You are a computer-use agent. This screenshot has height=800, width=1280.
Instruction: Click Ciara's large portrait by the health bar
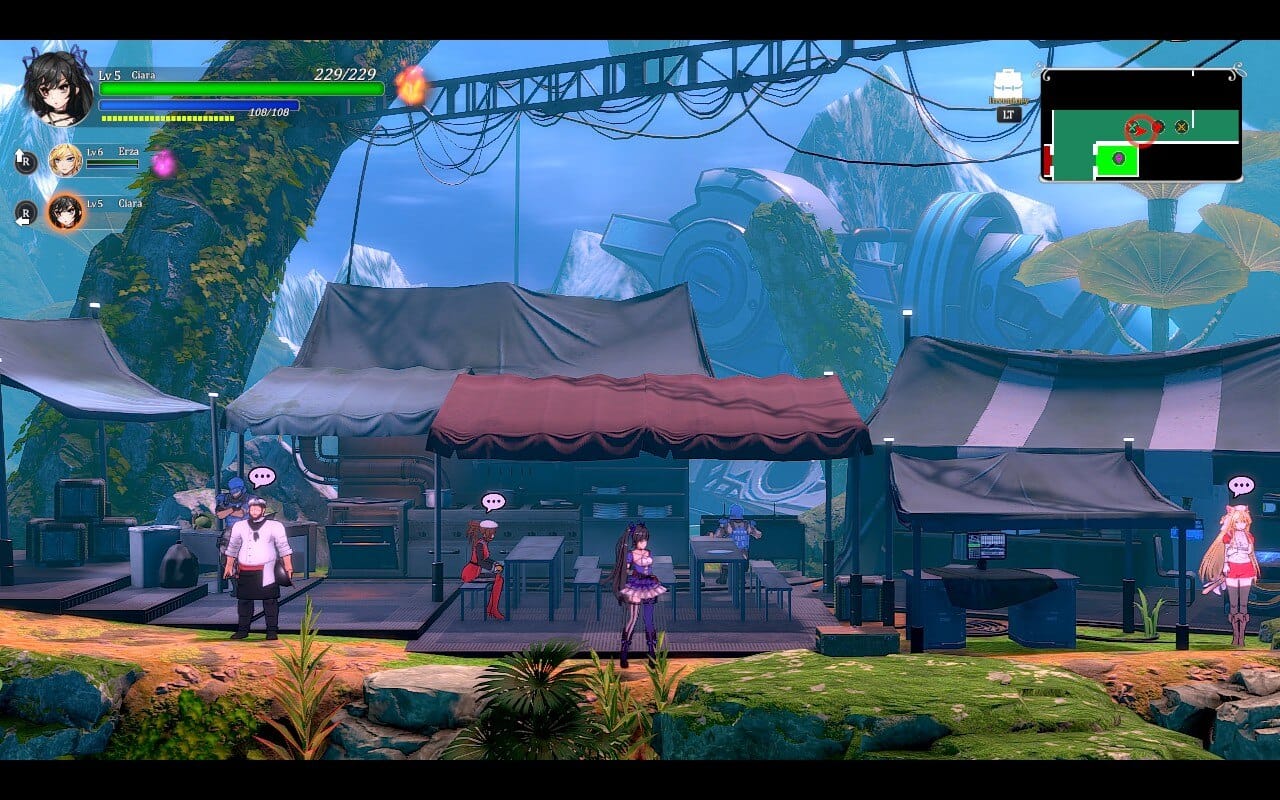click(x=59, y=87)
